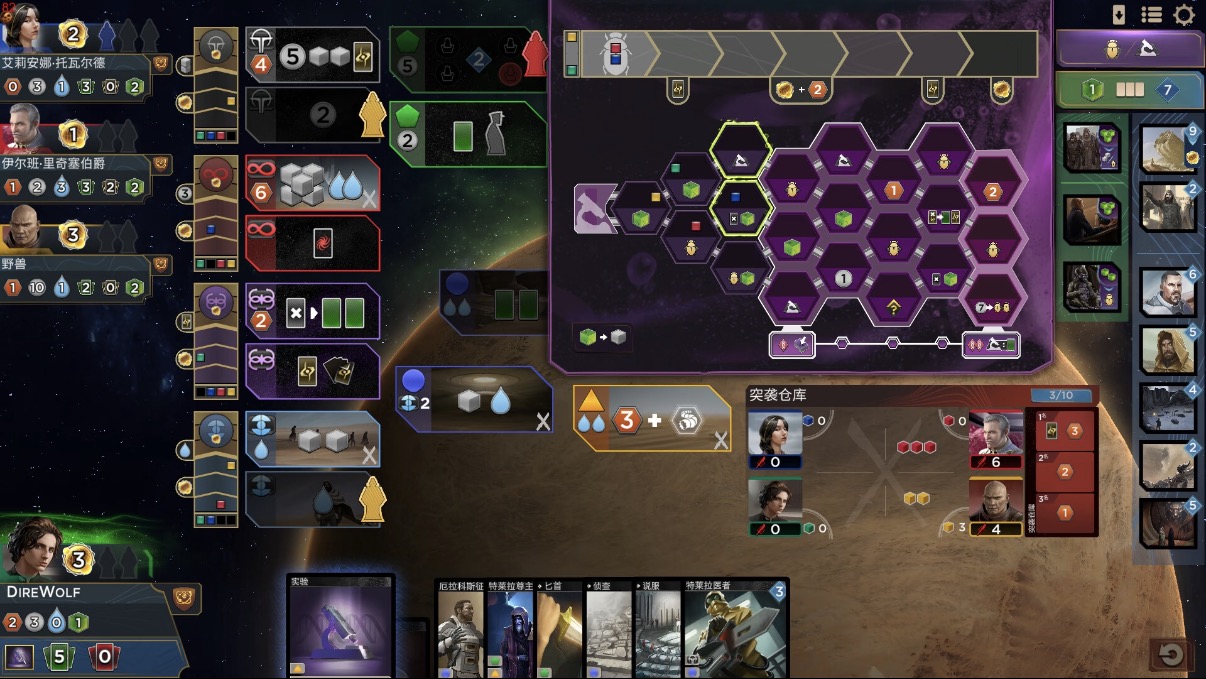The width and height of the screenshot is (1206, 679).
Task: Click the undo arrow button
Action: [x=1171, y=655]
